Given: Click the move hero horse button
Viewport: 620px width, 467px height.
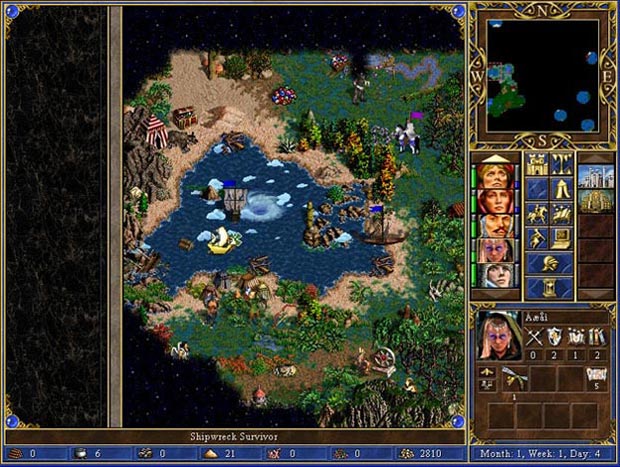Looking at the screenshot, I should point(537,213).
